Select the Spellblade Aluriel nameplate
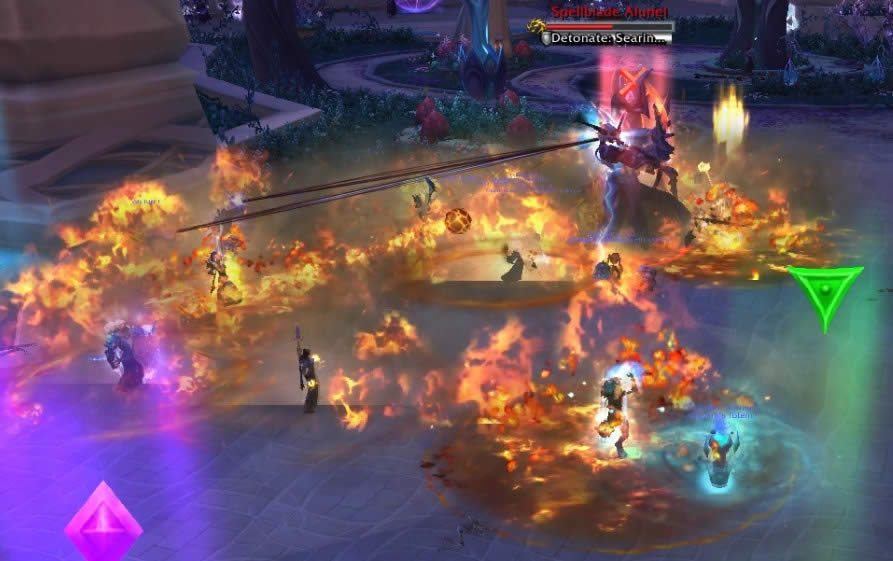The height and width of the screenshot is (561, 893). pyautogui.click(x=609, y=25)
